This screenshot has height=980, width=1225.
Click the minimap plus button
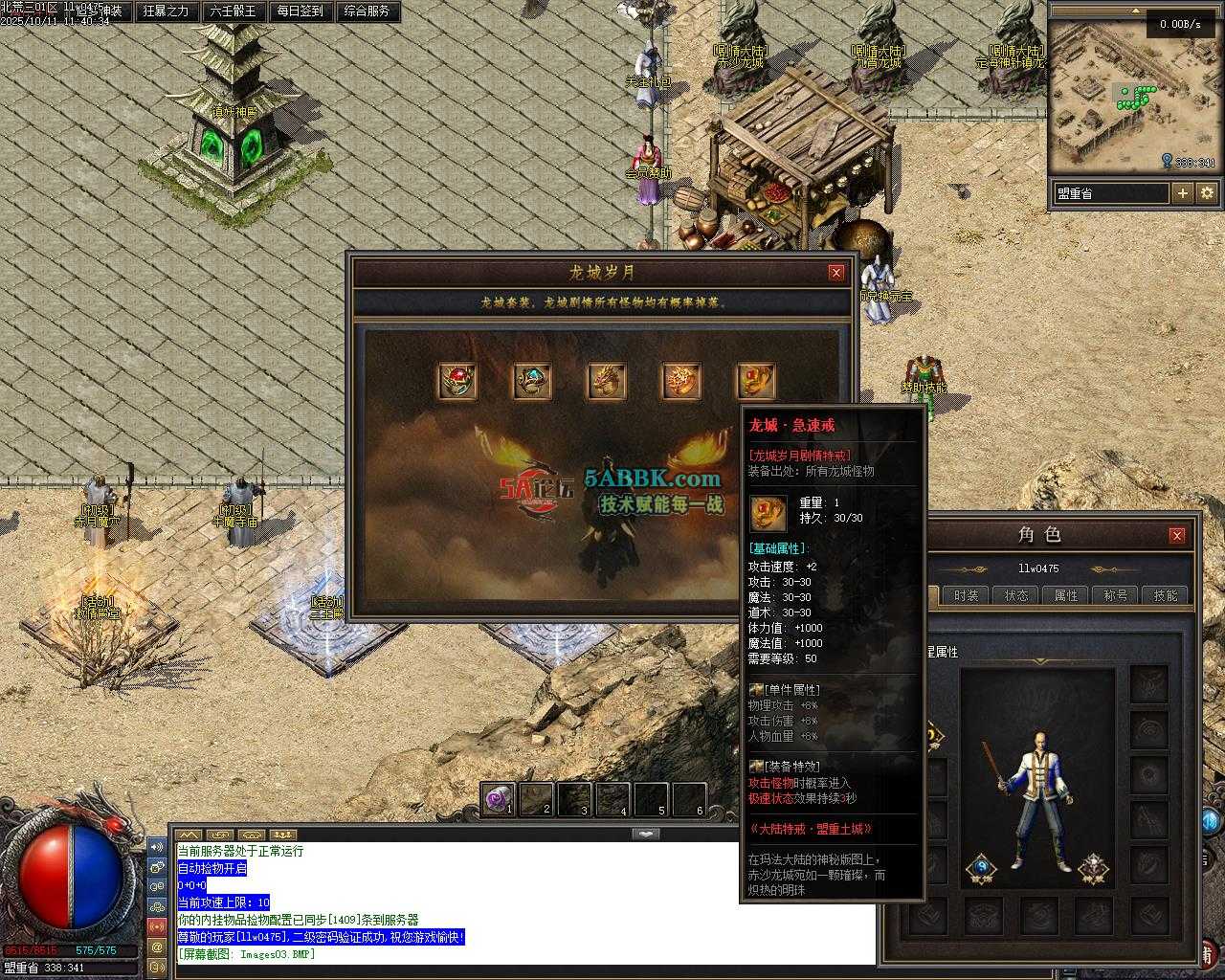[1183, 193]
